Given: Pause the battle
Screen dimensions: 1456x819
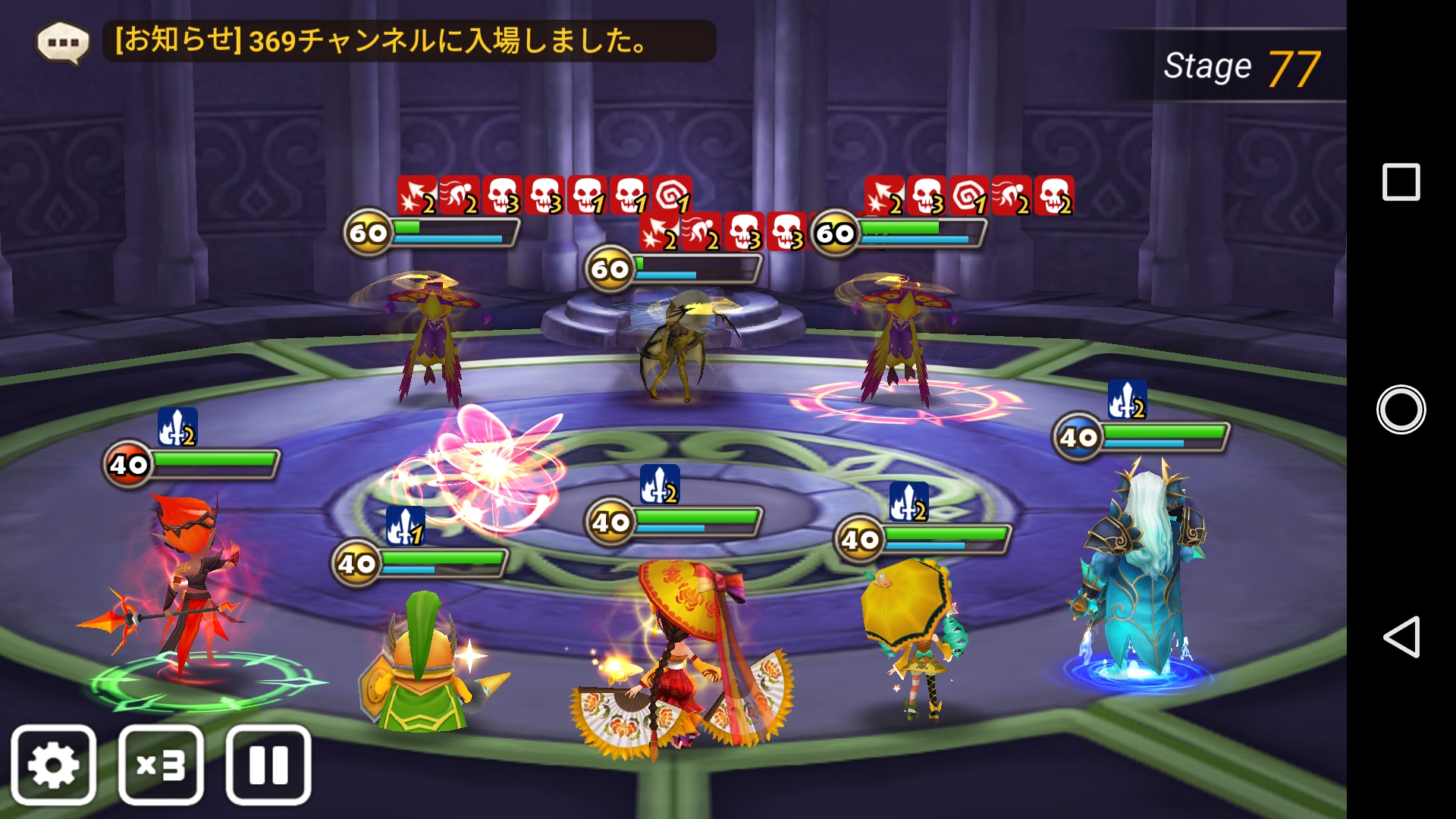Looking at the screenshot, I should [268, 764].
